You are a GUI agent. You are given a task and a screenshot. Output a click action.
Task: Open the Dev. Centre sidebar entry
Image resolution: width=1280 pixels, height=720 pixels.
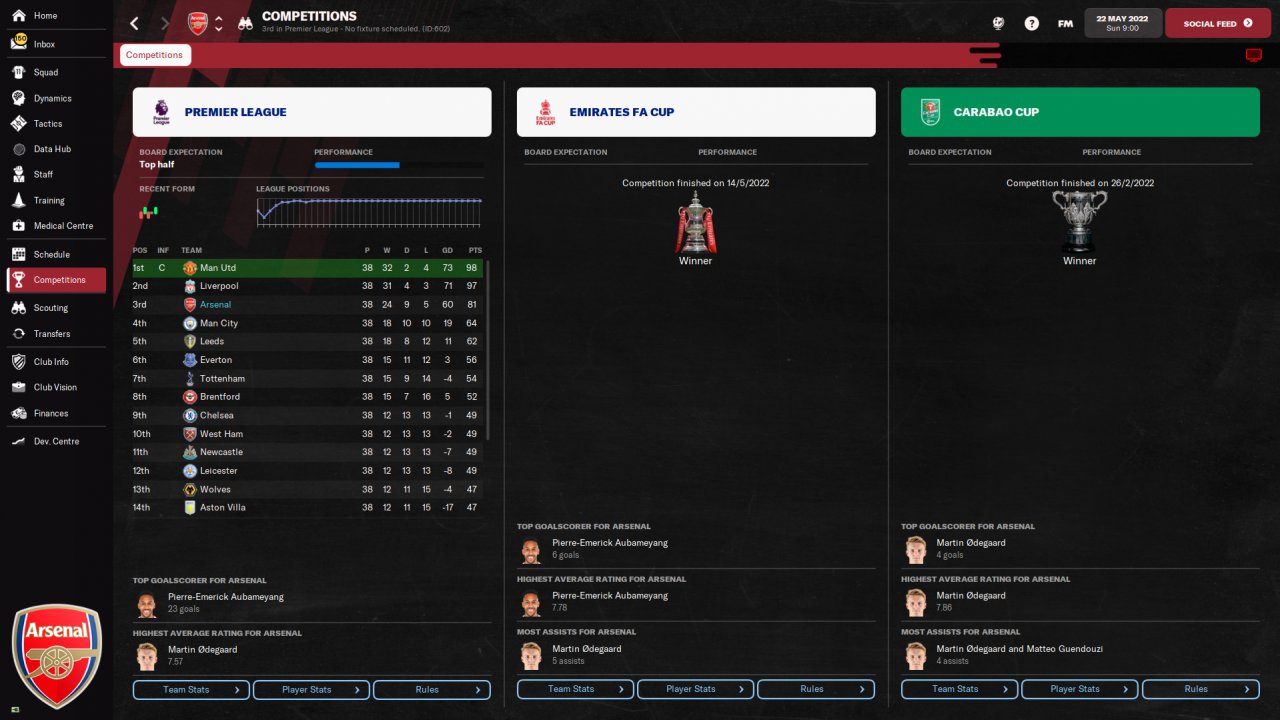click(x=56, y=441)
